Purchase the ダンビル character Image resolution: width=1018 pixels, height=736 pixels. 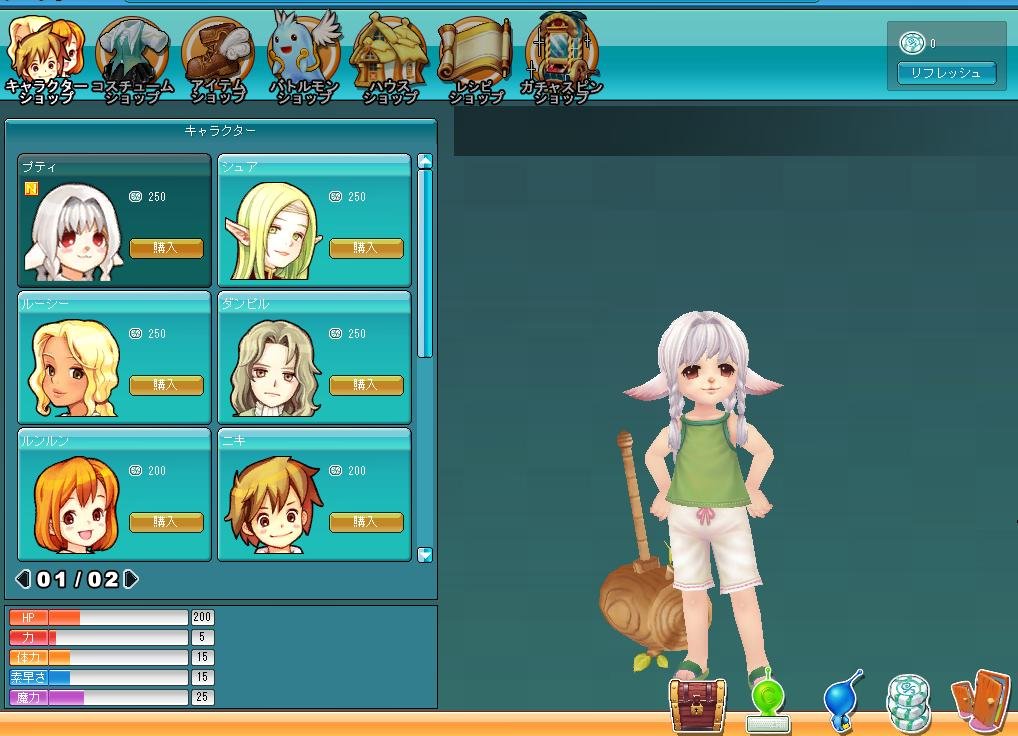[x=366, y=385]
